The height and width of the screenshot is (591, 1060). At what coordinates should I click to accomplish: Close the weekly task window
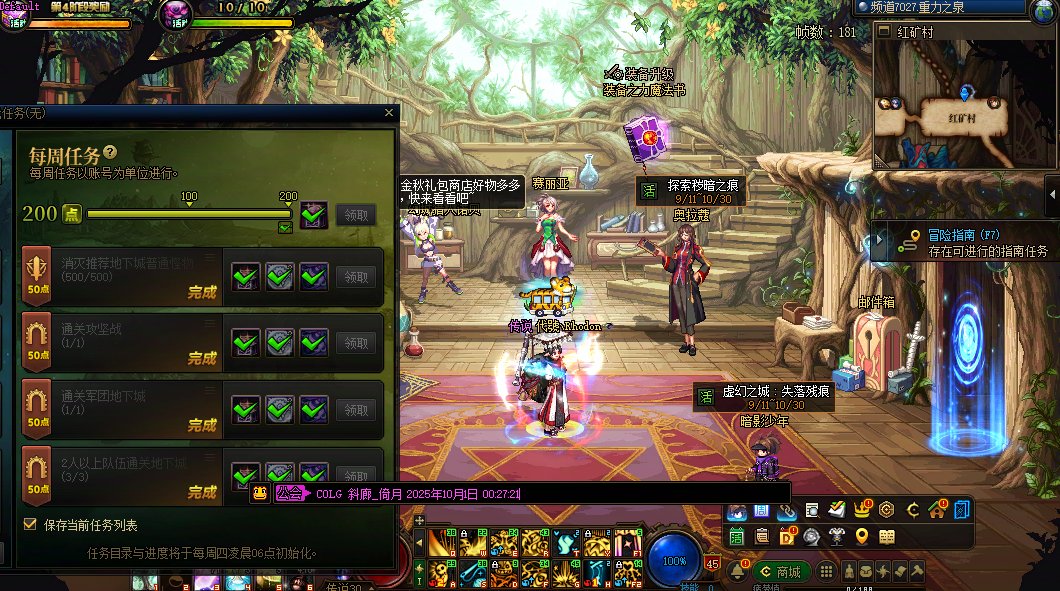pos(389,113)
